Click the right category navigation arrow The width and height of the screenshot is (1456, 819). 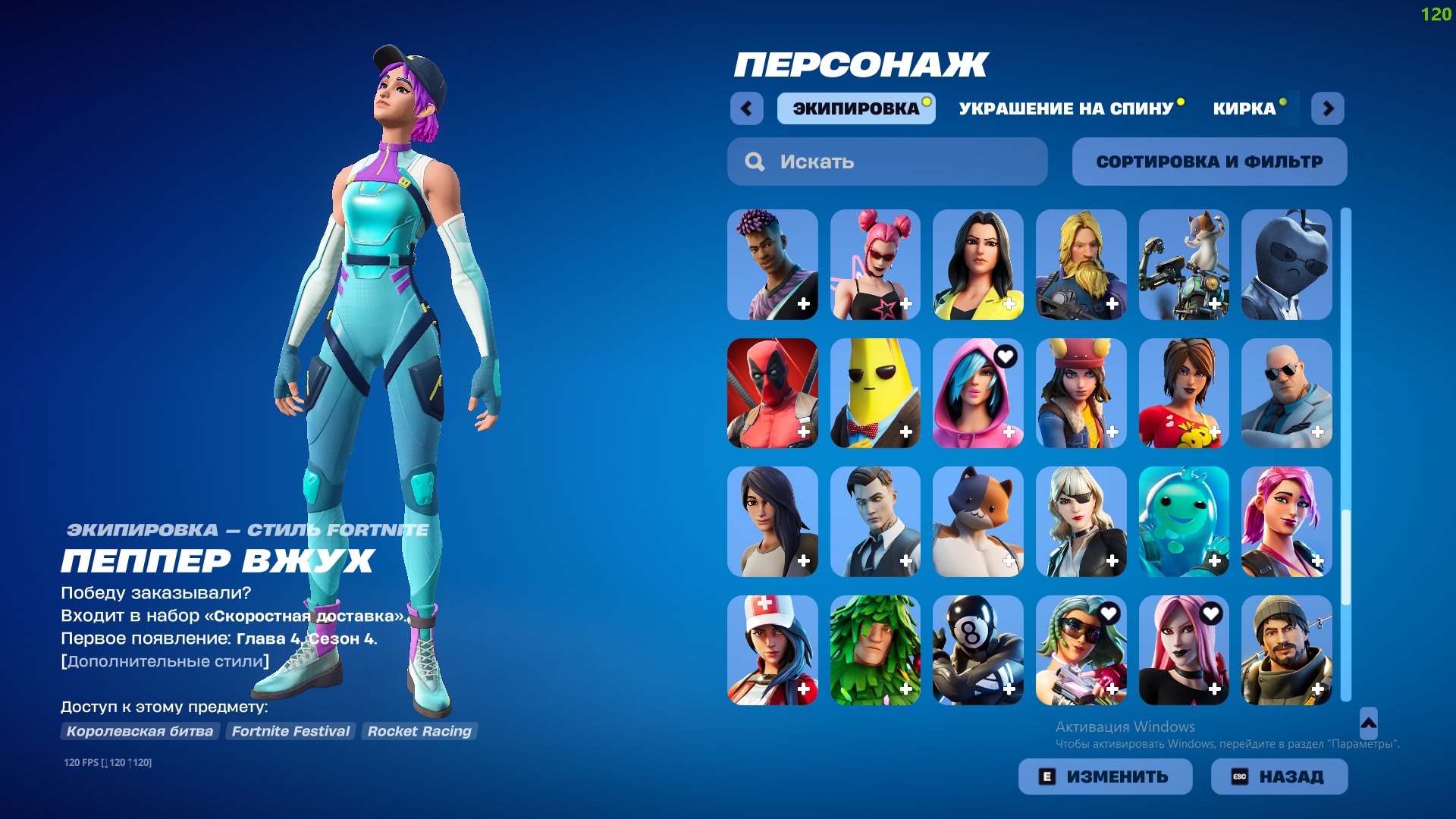tap(1329, 108)
